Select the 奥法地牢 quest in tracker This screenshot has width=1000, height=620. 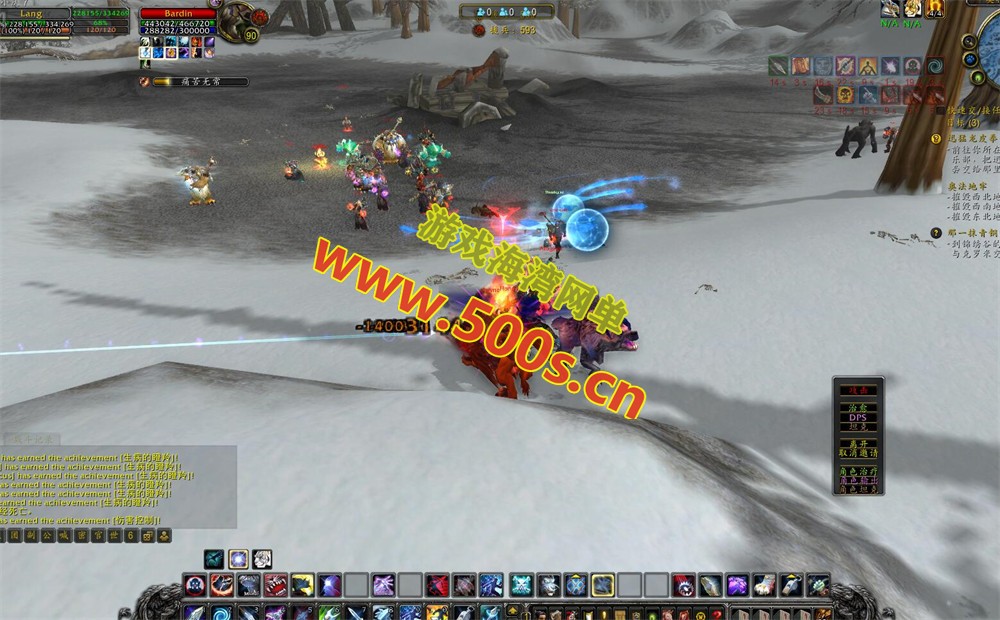point(968,187)
